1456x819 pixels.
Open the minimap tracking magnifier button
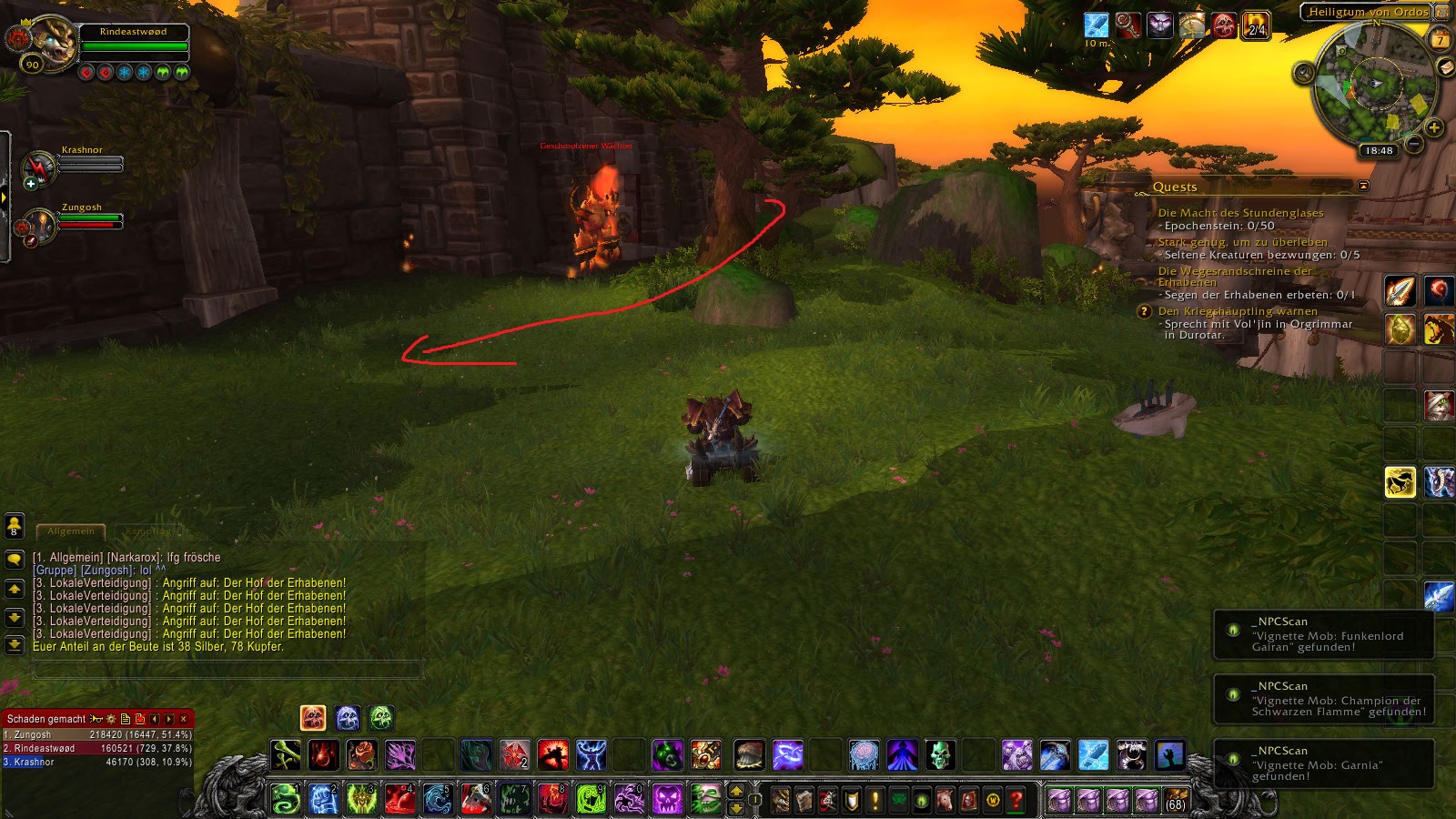pos(1304,73)
